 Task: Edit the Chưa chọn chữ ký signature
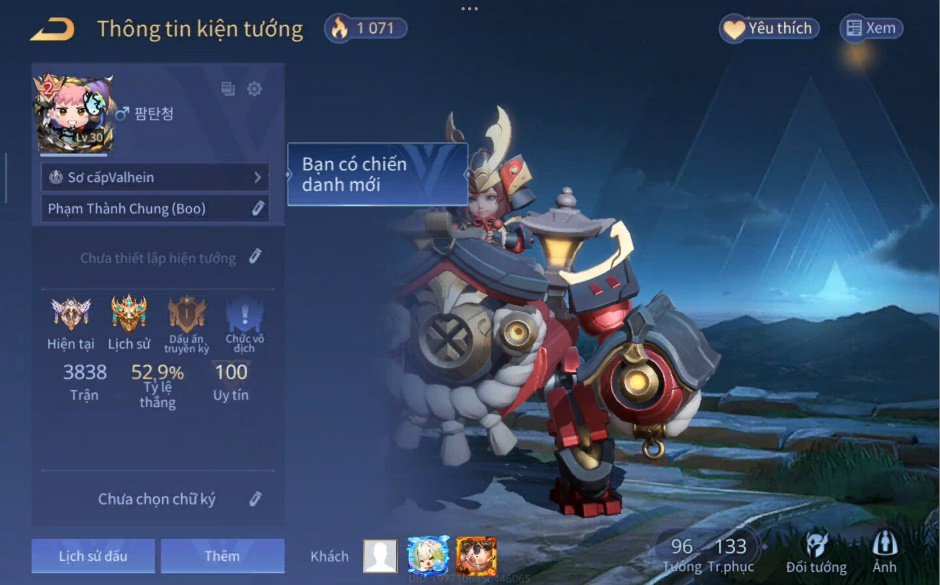pos(255,498)
